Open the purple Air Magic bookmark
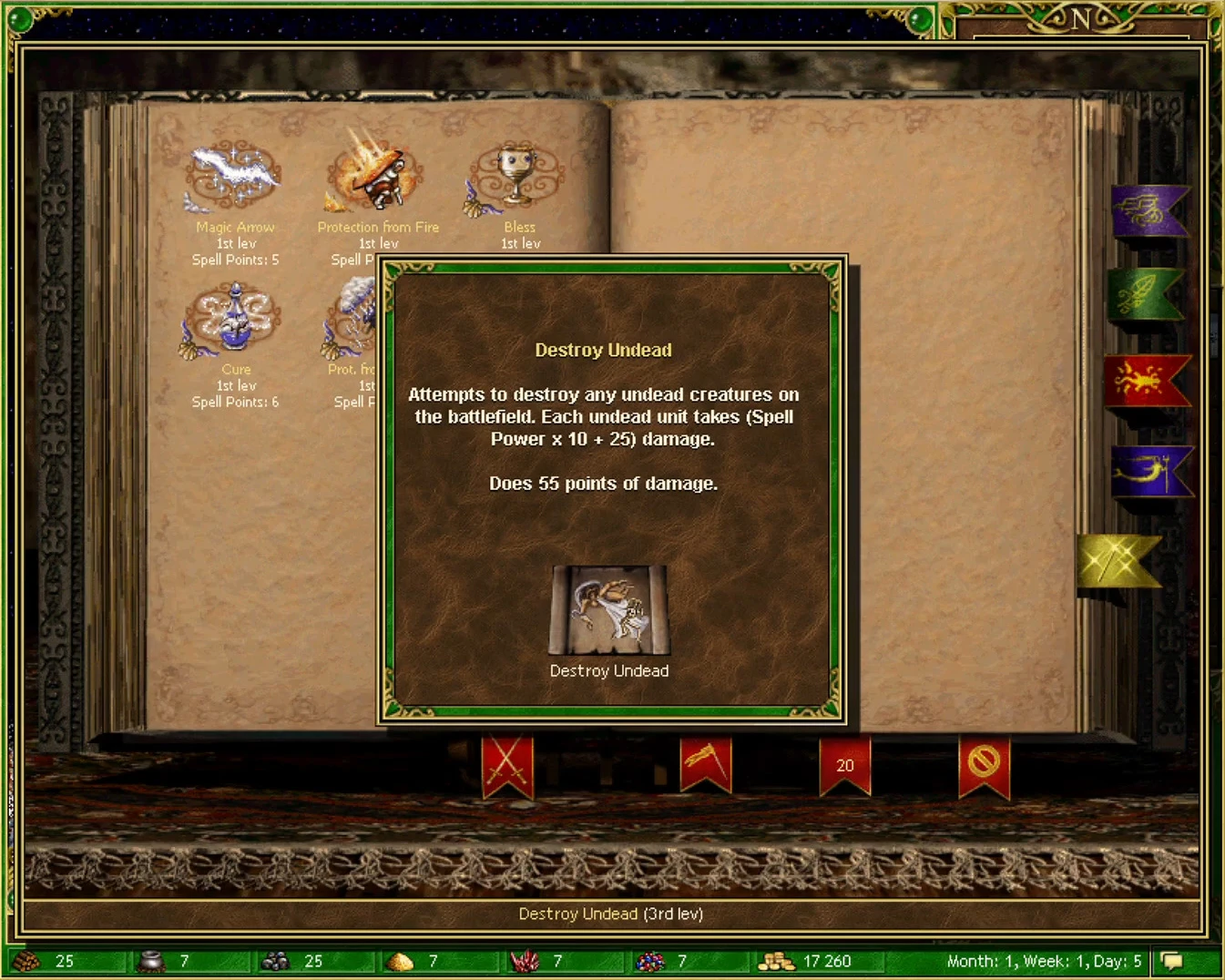 pos(1149,209)
